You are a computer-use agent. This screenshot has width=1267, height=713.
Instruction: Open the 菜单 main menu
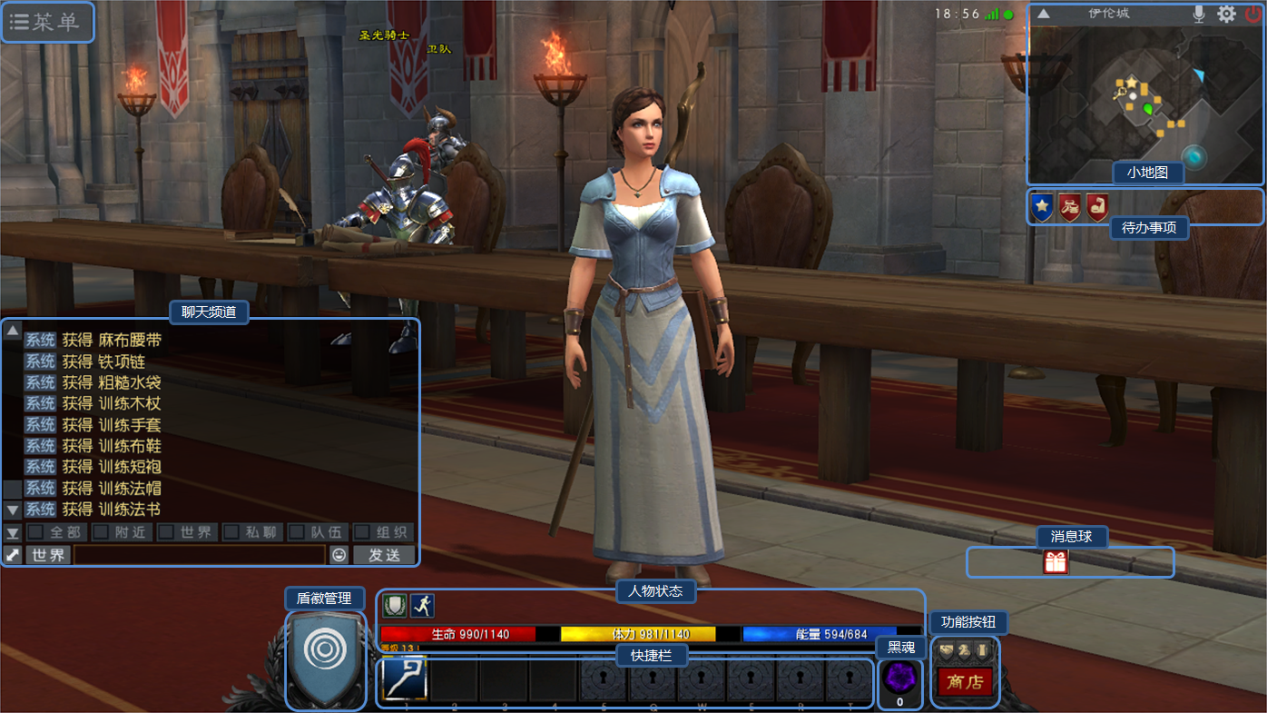tap(47, 22)
